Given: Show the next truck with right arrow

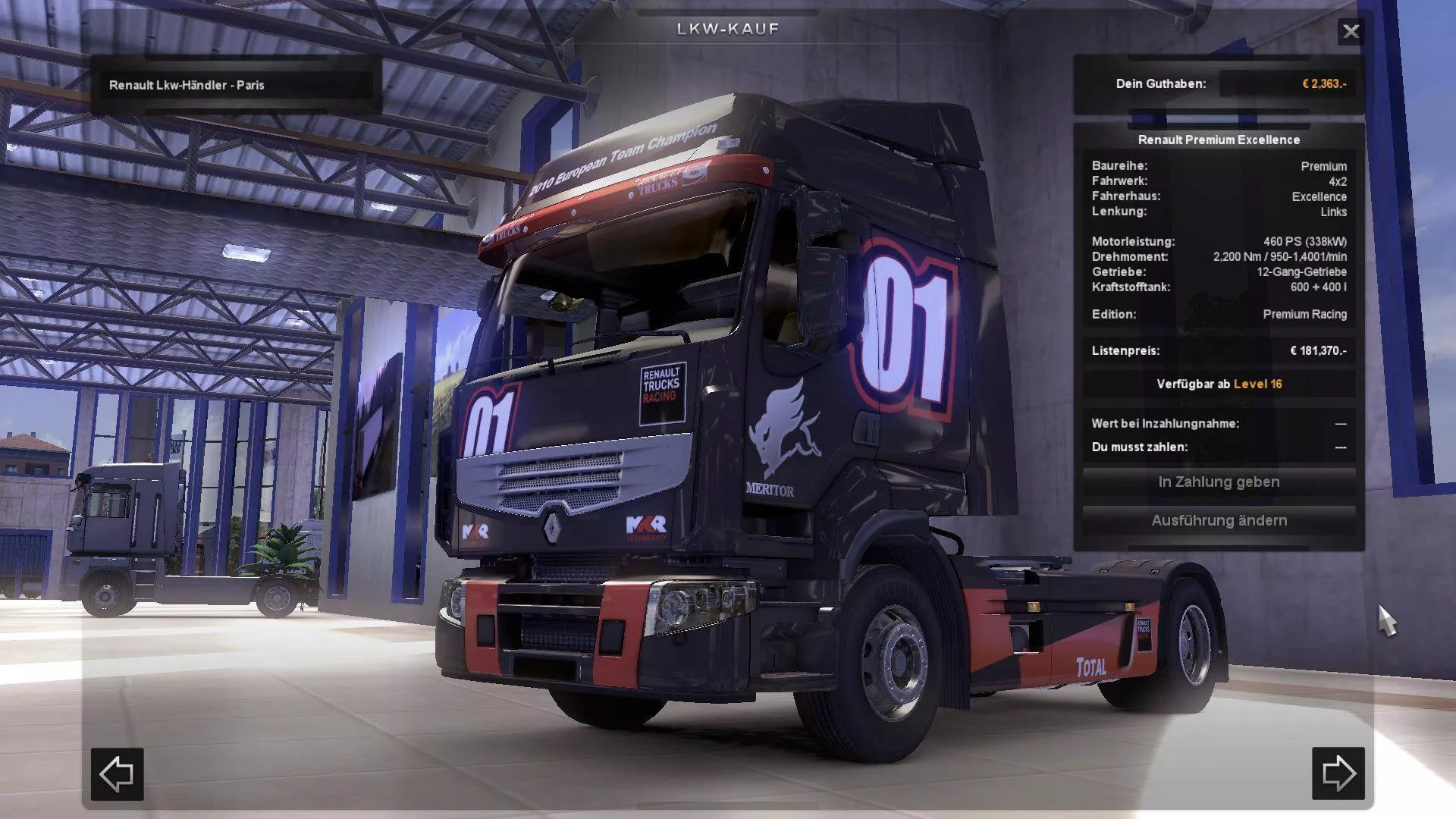Looking at the screenshot, I should pyautogui.click(x=1338, y=773).
